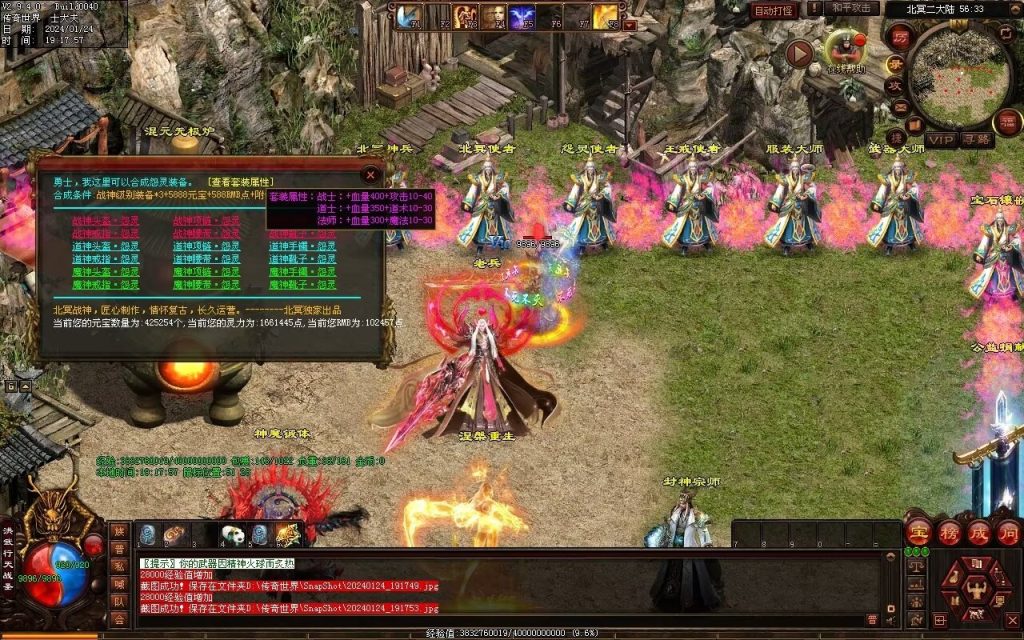Select 道神头盔·怨灵 to synthesize
This screenshot has height=640, width=1024.
106,246
